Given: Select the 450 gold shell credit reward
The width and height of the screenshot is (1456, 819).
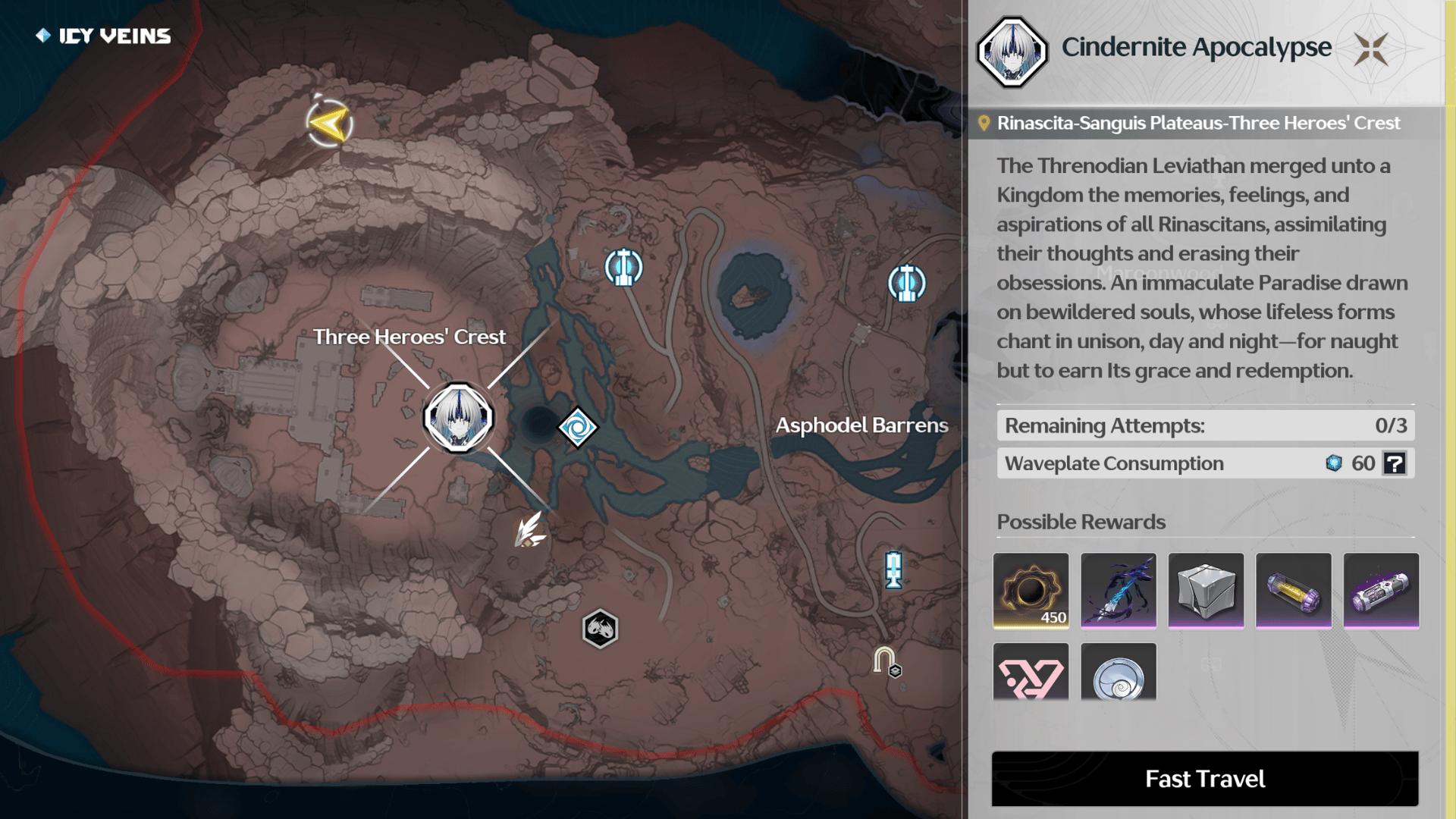Looking at the screenshot, I should click(x=1031, y=591).
